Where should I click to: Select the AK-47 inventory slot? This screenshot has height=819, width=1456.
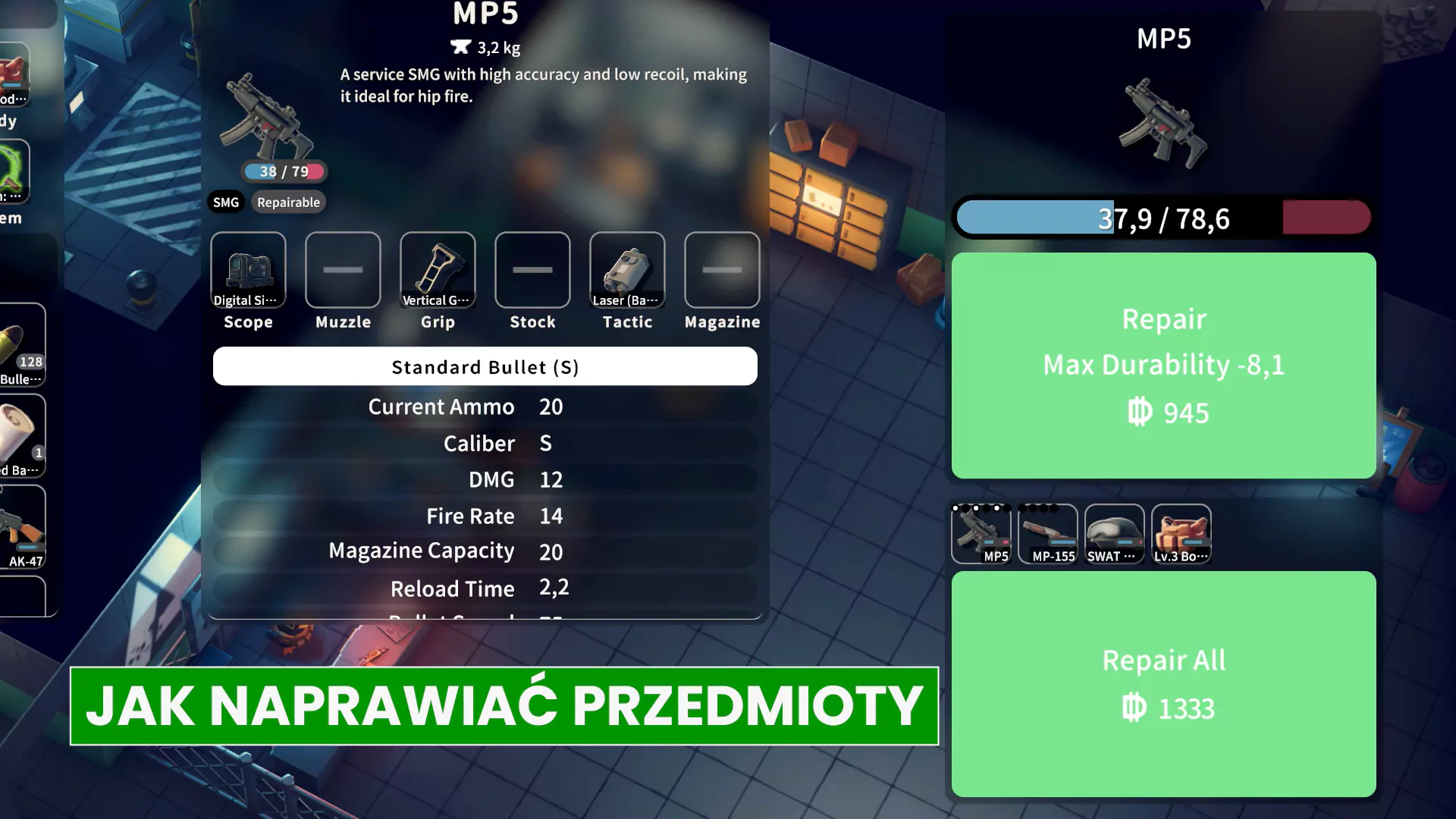click(x=23, y=528)
